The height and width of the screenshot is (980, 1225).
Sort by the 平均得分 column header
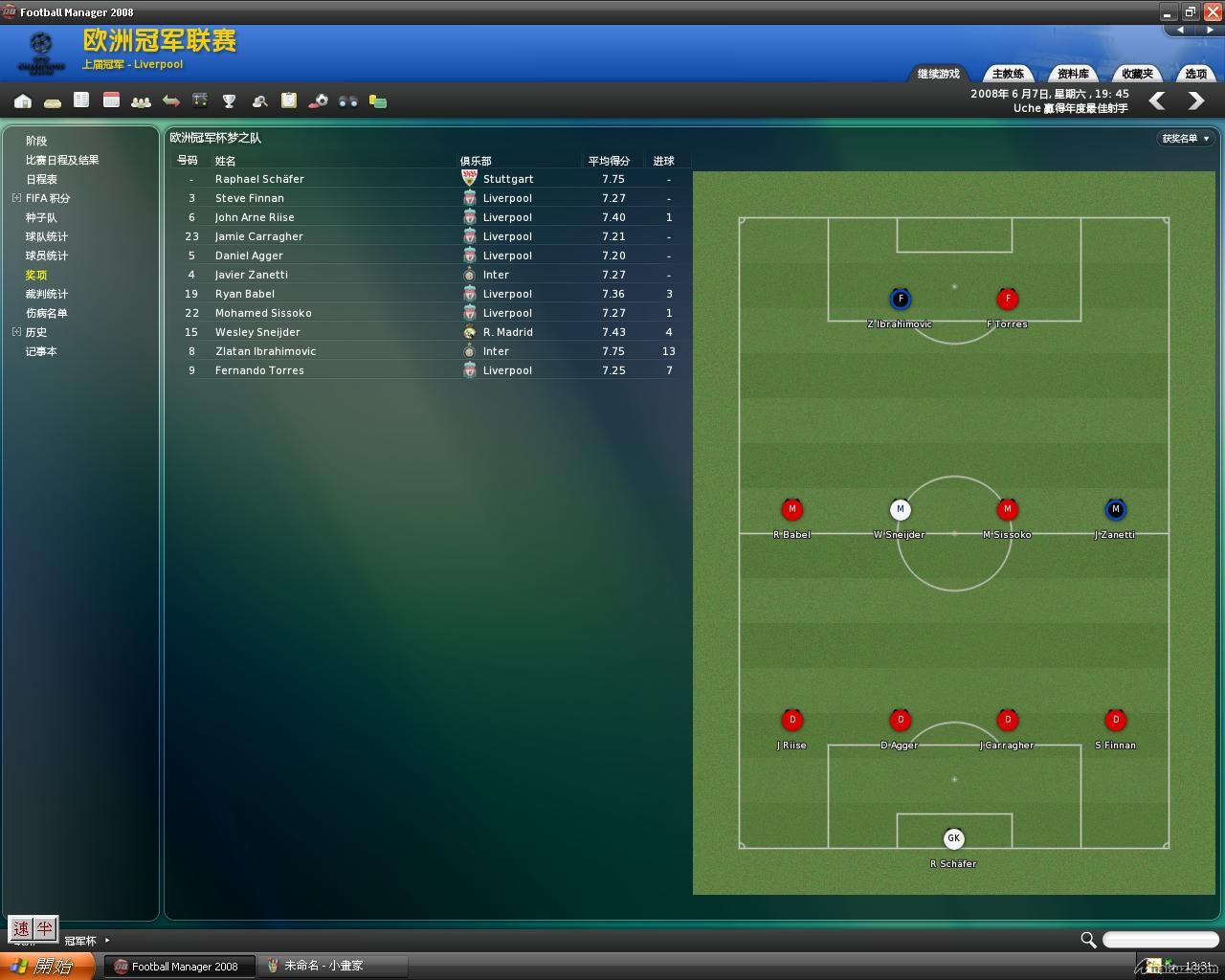[609, 161]
